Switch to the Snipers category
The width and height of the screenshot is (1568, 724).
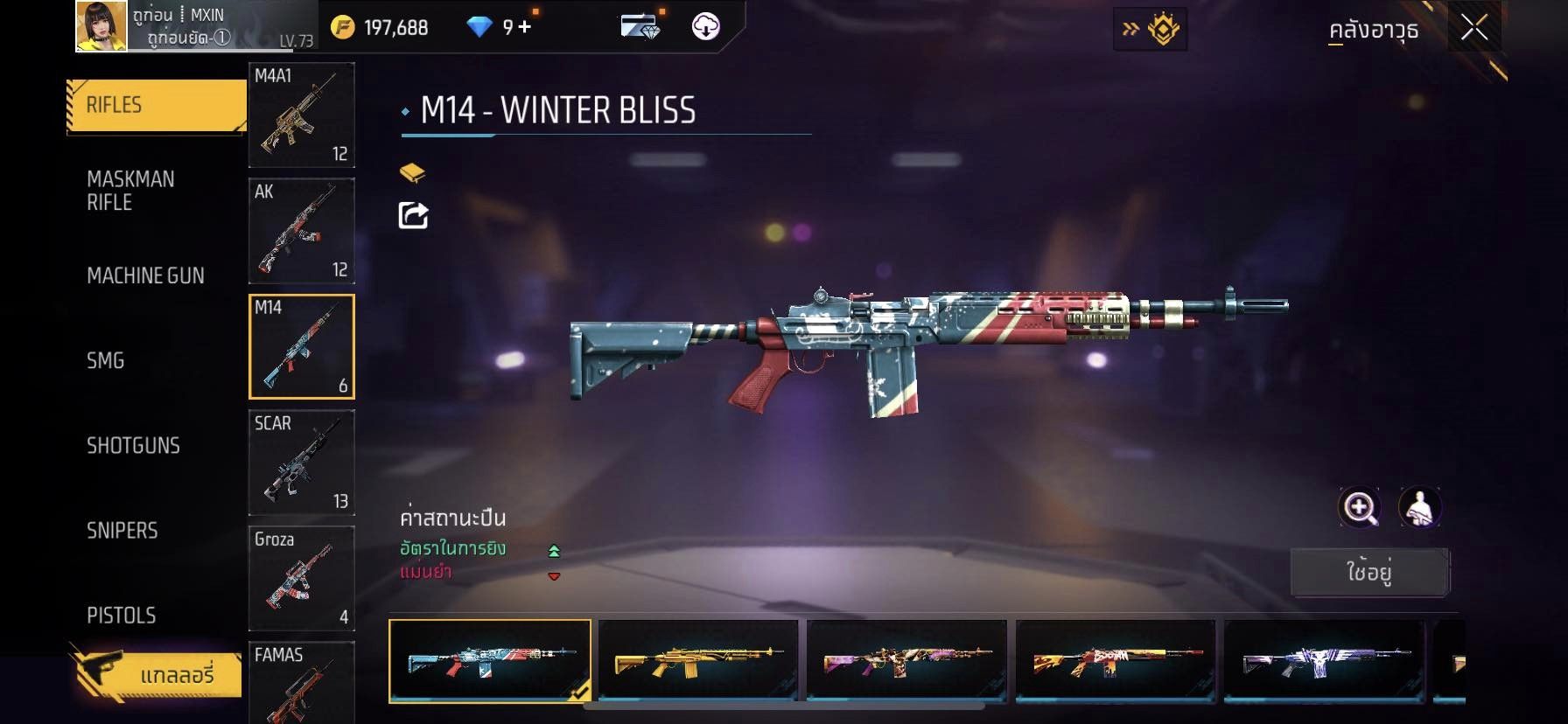[122, 530]
